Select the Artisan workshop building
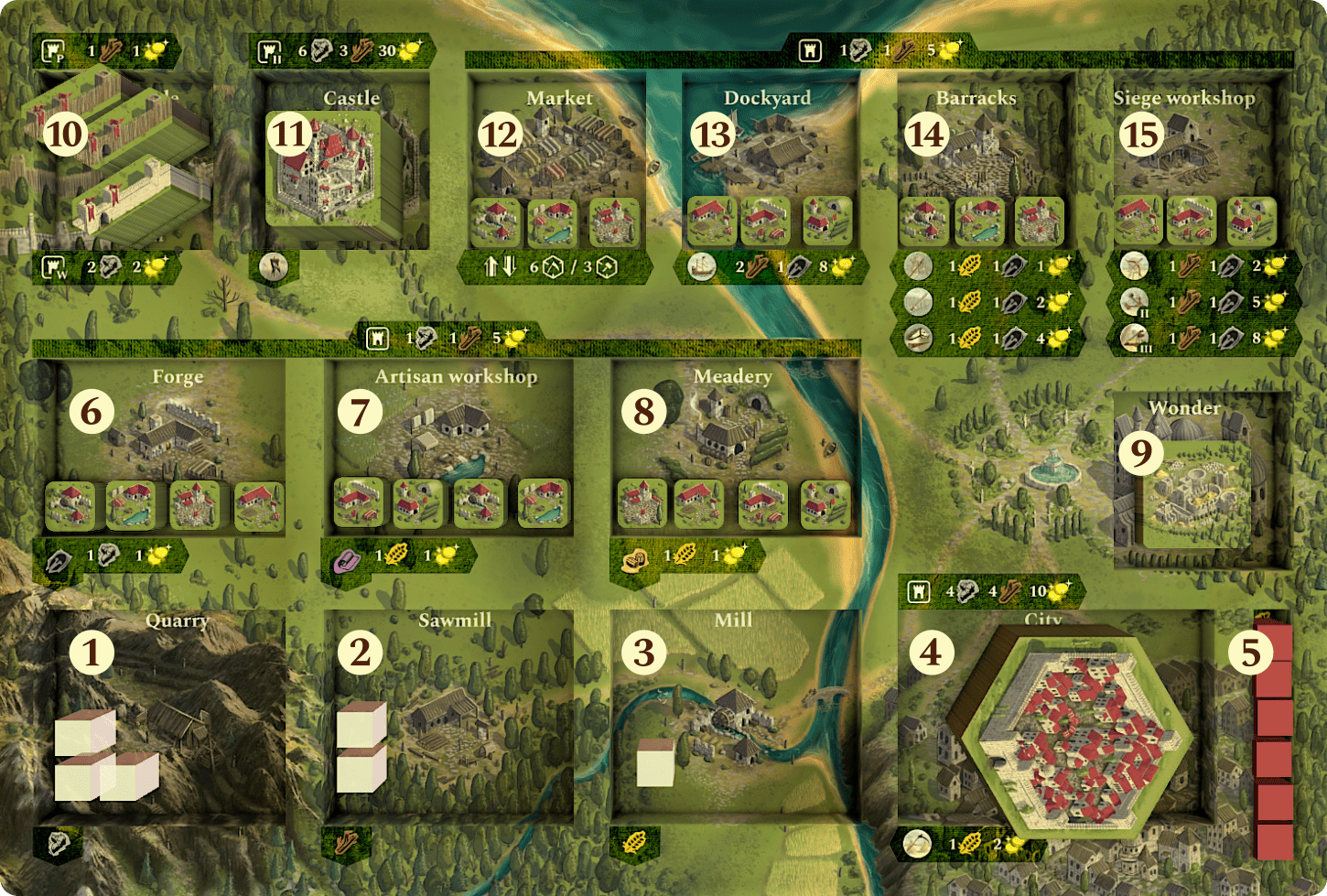The height and width of the screenshot is (896, 1327). (453, 430)
